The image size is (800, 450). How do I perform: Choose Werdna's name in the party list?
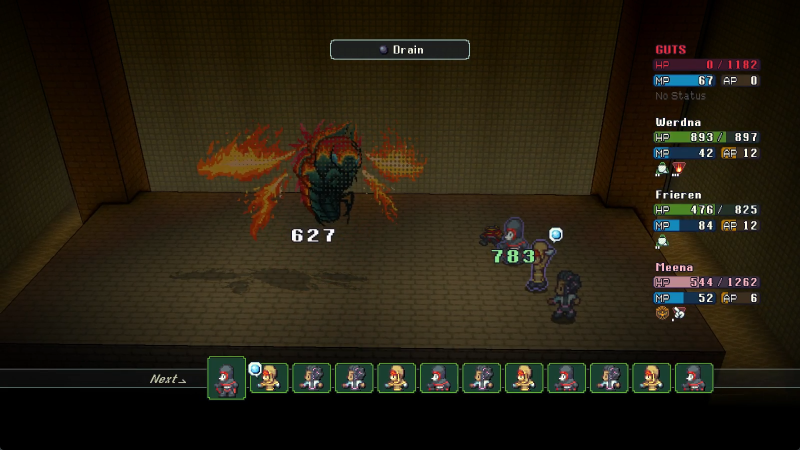coord(678,122)
